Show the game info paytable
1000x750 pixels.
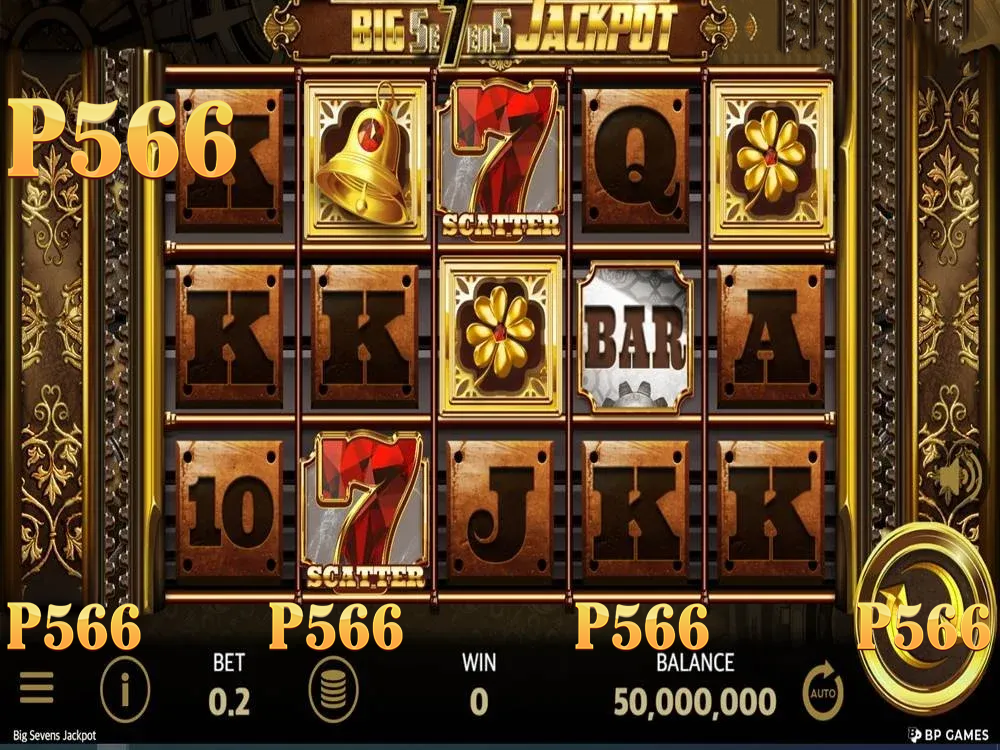tap(125, 689)
